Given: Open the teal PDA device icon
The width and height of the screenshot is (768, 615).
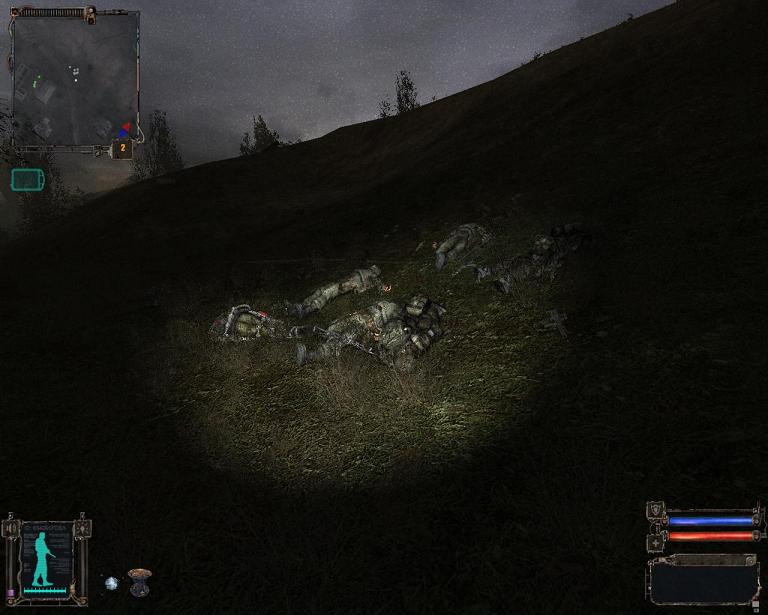Looking at the screenshot, I should 27,179.
